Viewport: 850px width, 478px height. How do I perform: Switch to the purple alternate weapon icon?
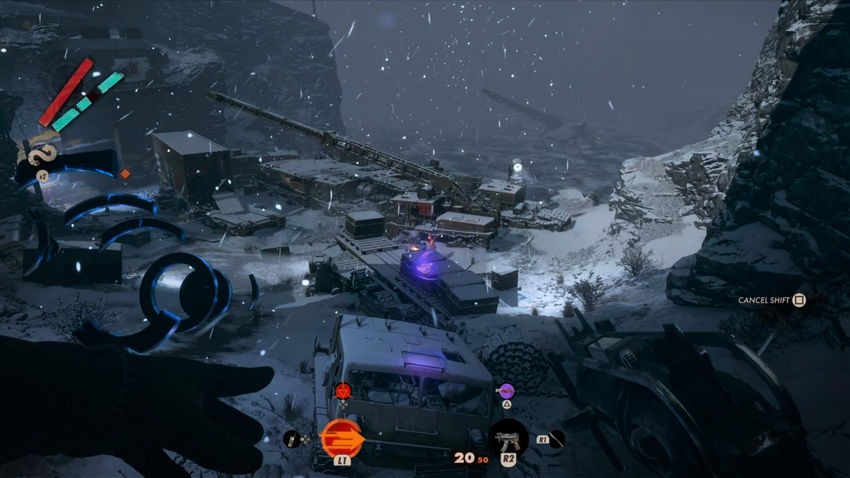point(506,390)
